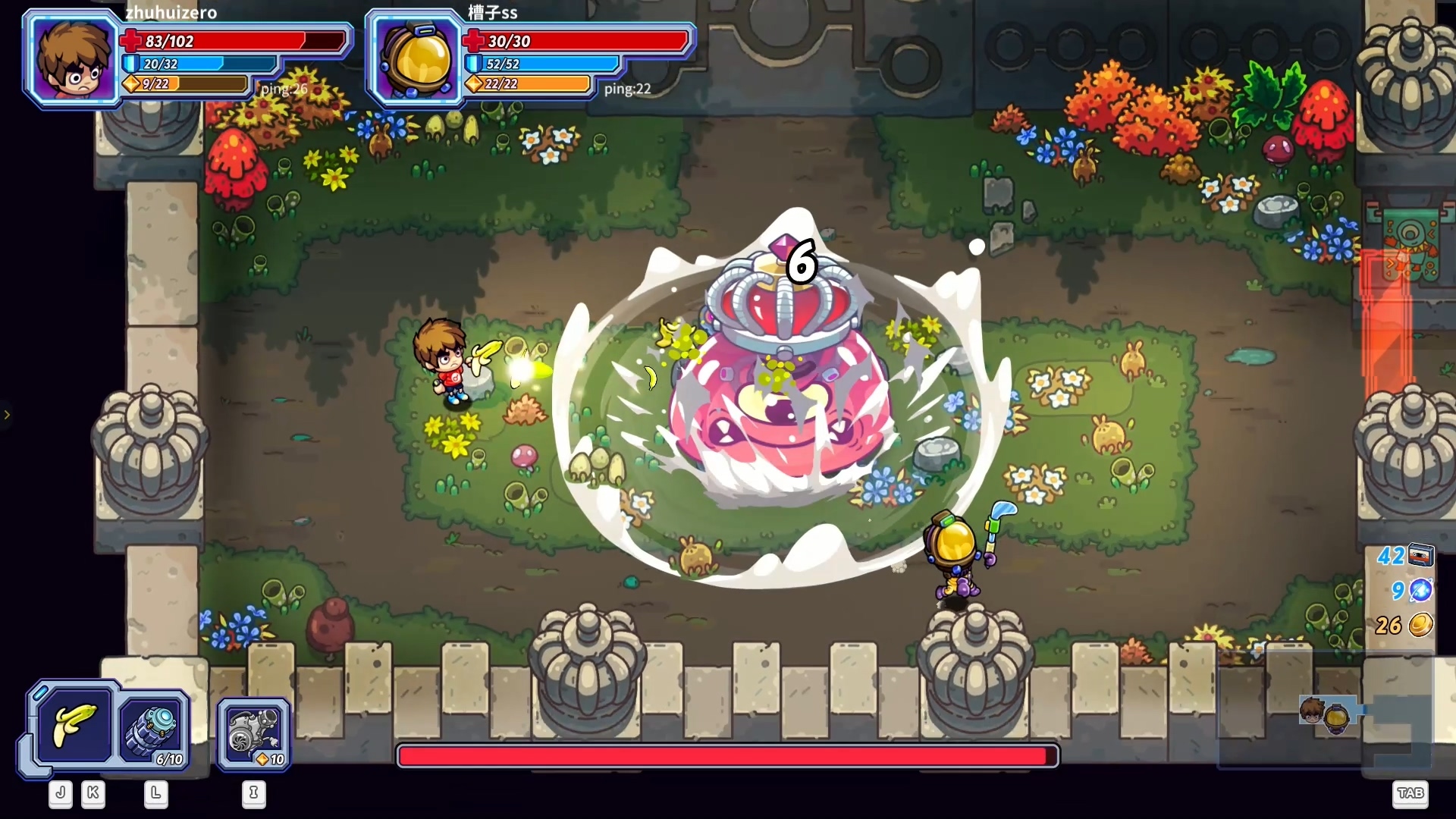Click the cassette tape currency icon showing 42
The width and height of the screenshot is (1456, 819).
click(1422, 556)
